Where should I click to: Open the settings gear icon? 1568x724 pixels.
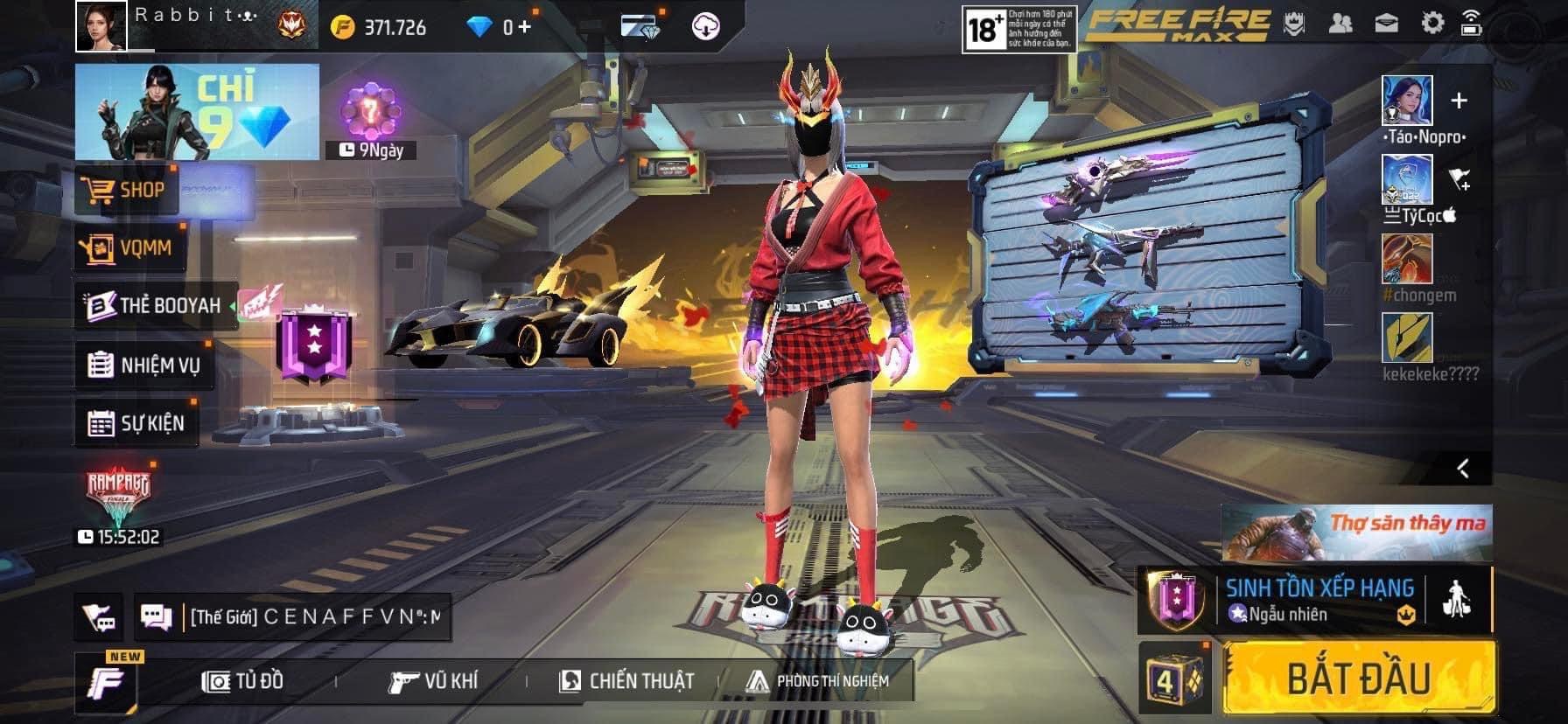[x=1432, y=24]
